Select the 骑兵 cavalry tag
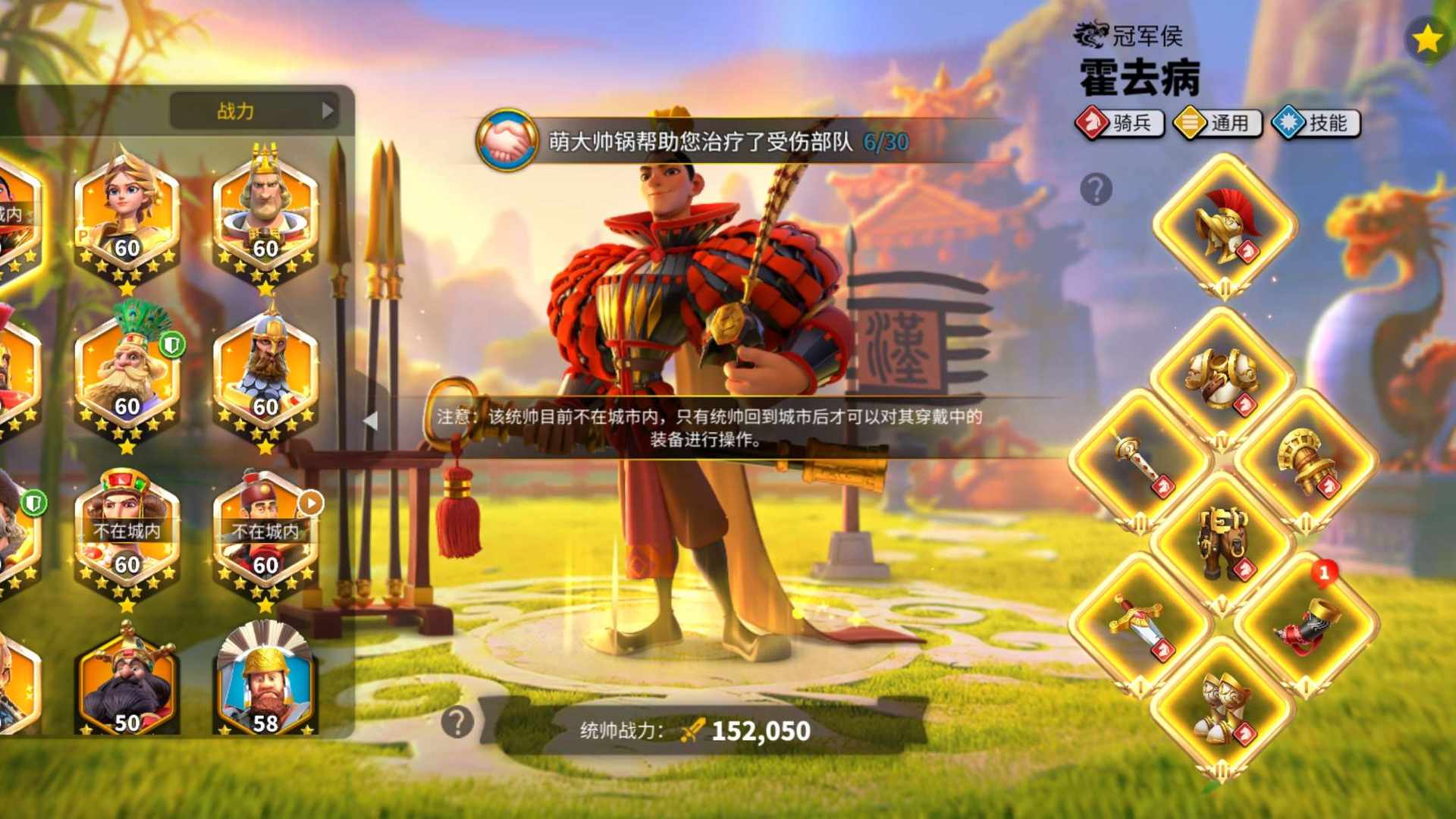 tap(1120, 123)
